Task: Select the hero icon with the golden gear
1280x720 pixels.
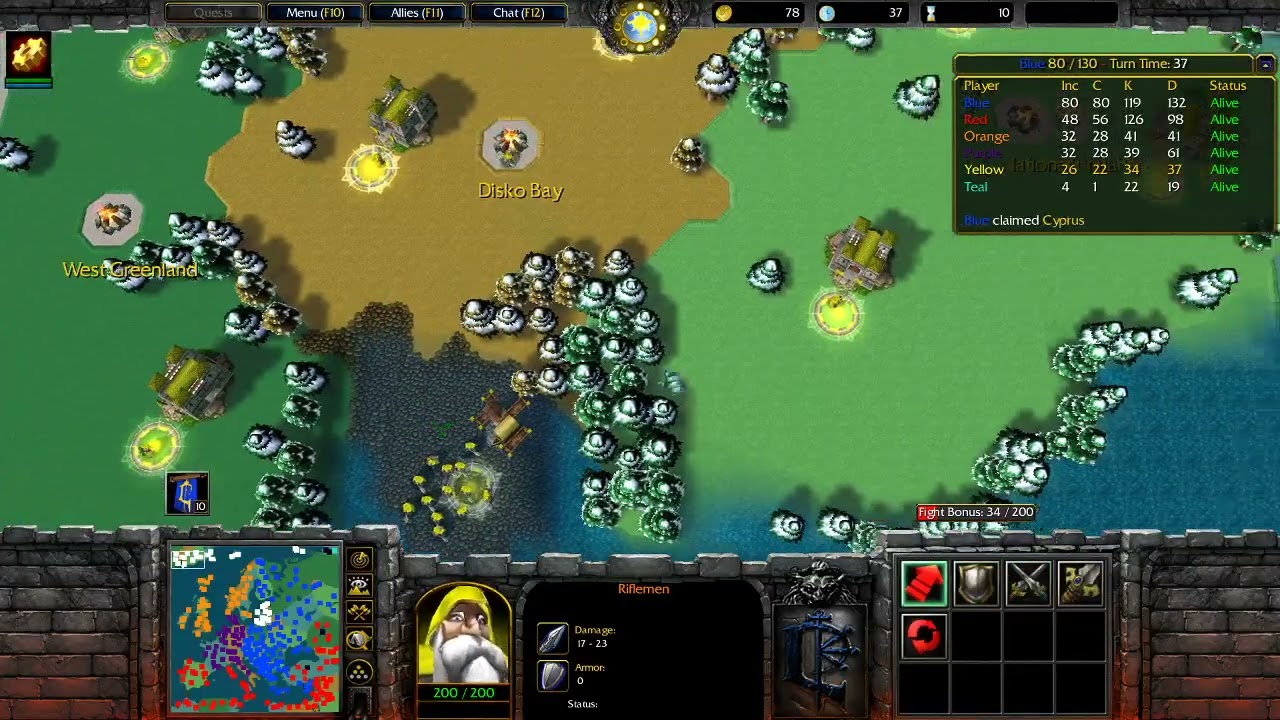Action: tap(29, 55)
